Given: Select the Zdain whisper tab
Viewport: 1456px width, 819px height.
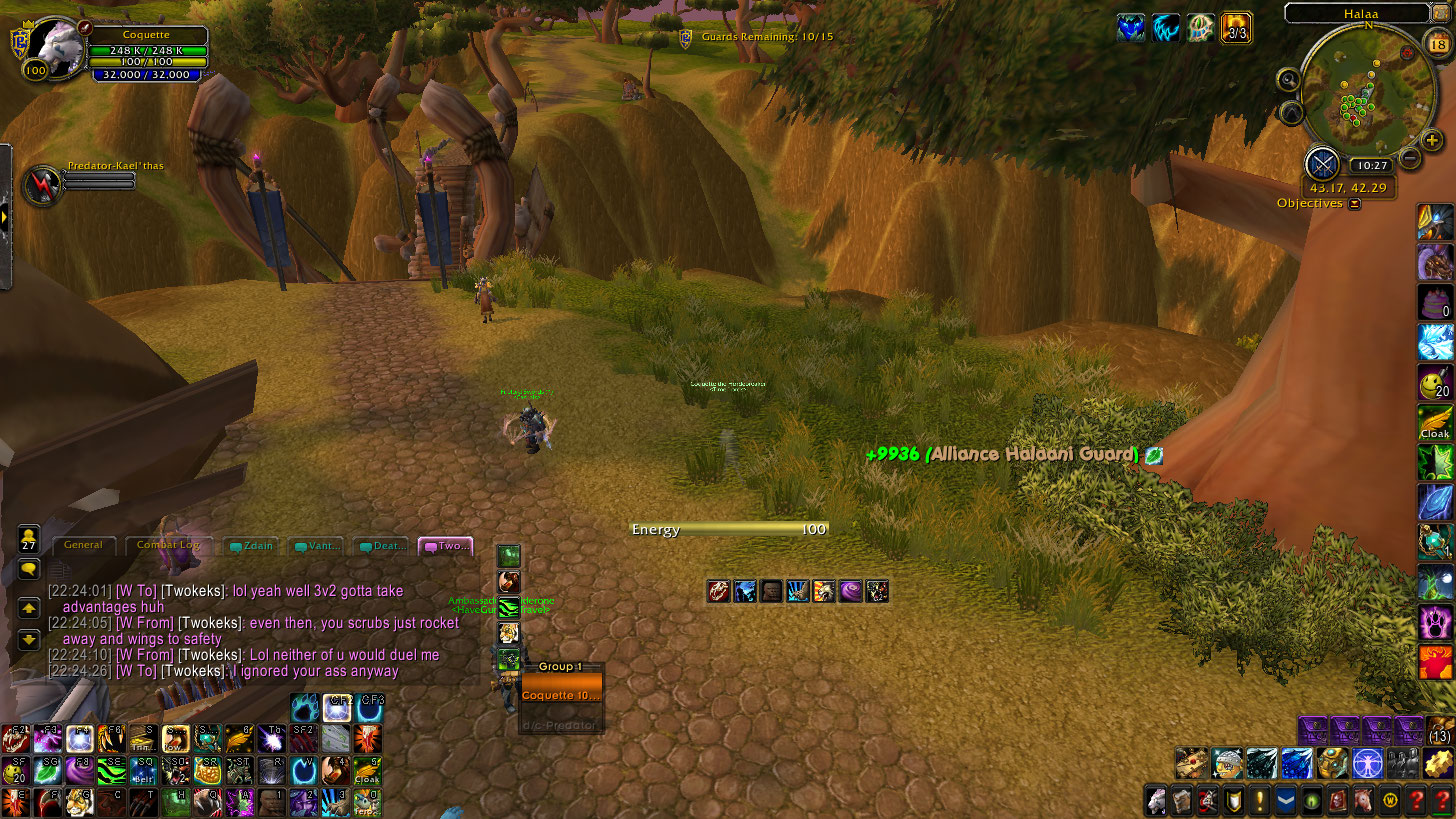Looking at the screenshot, I should [x=251, y=547].
